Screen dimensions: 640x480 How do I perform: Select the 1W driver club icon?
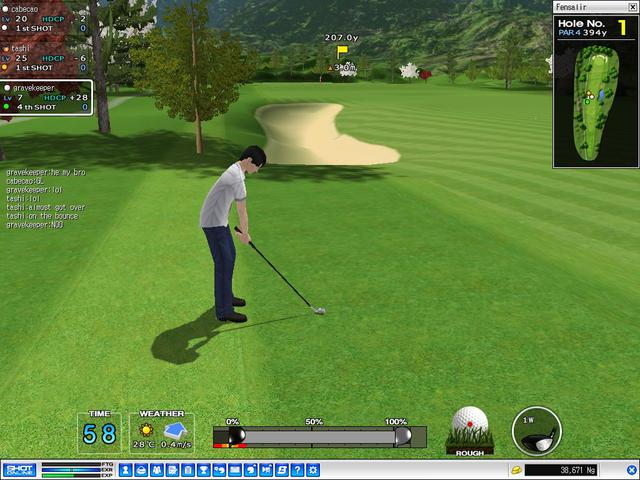pos(536,430)
